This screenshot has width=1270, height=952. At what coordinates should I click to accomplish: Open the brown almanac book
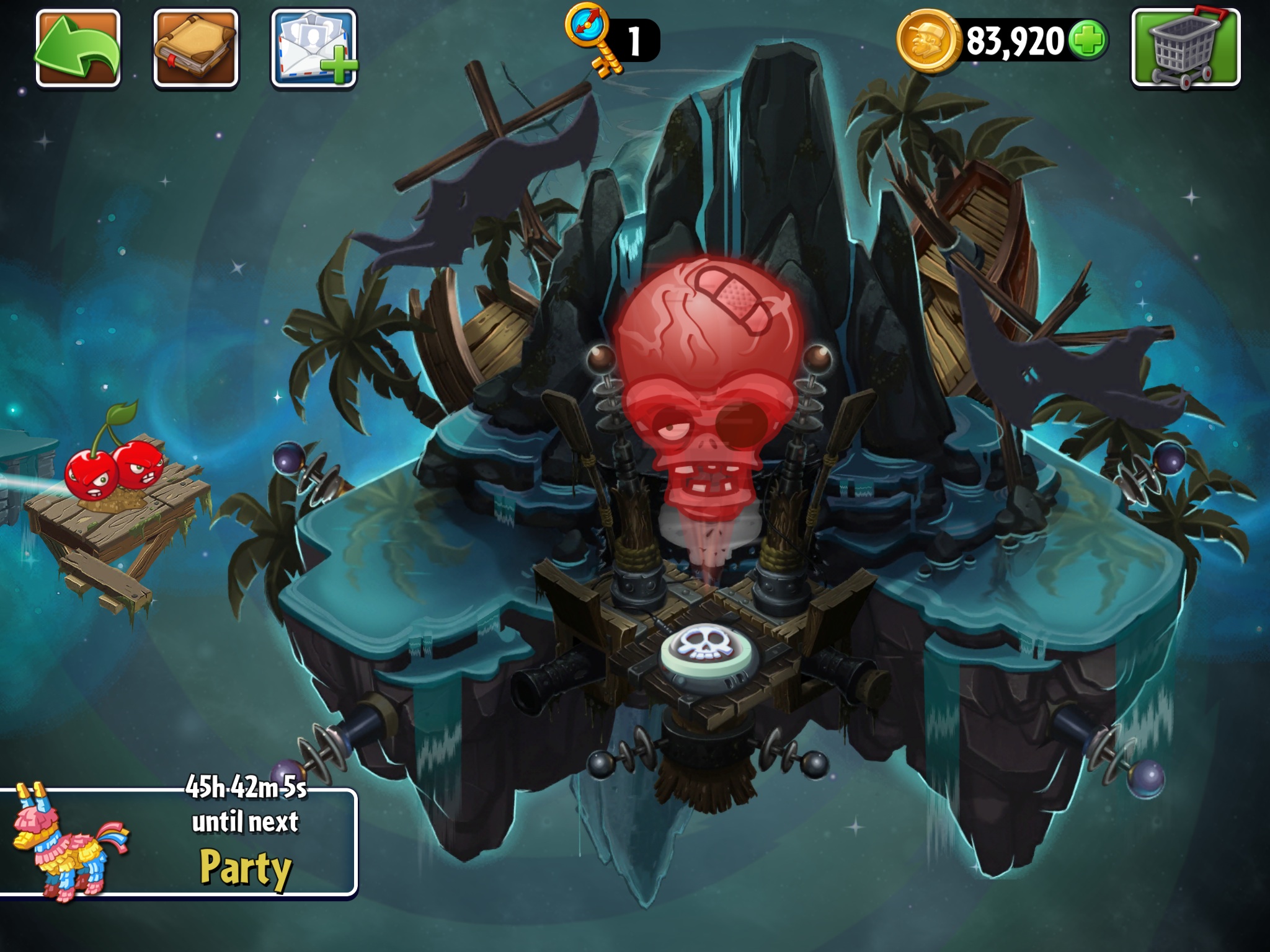[x=196, y=48]
